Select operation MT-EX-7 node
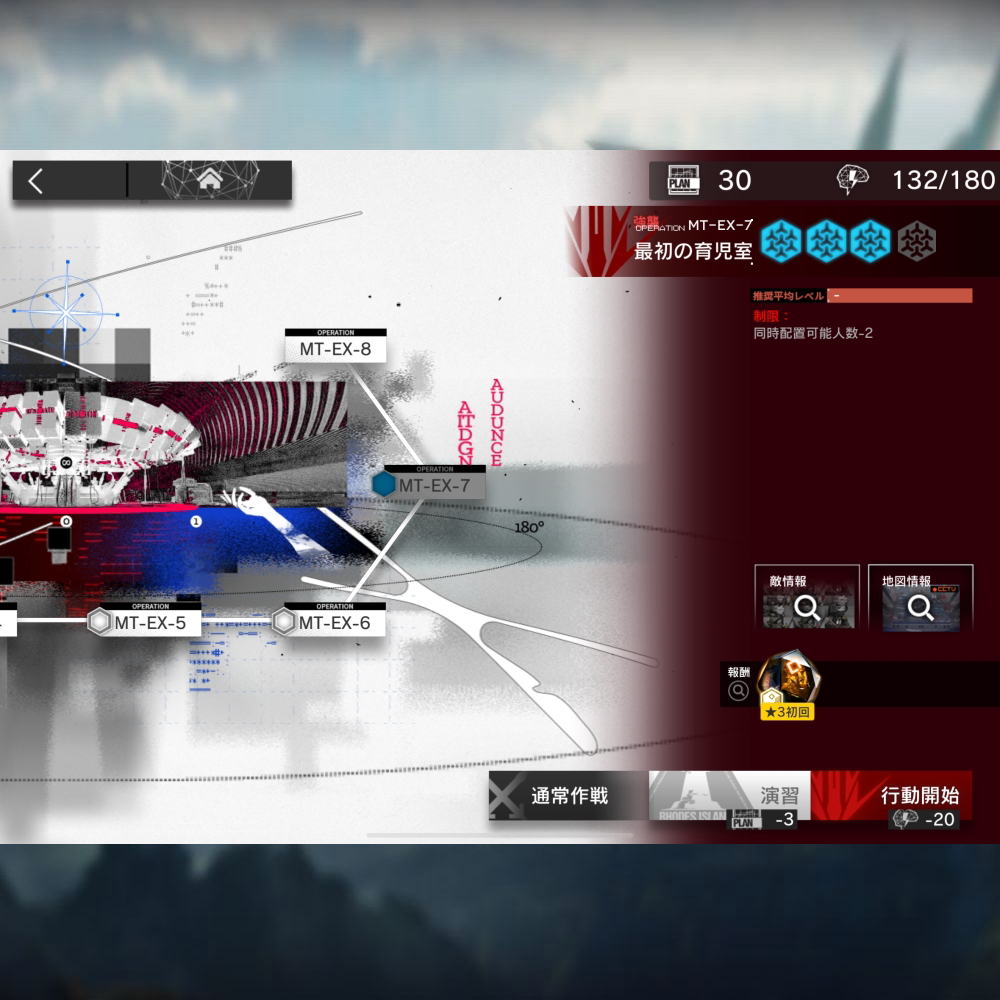Screen dimensions: 1000x1000 pos(430,485)
